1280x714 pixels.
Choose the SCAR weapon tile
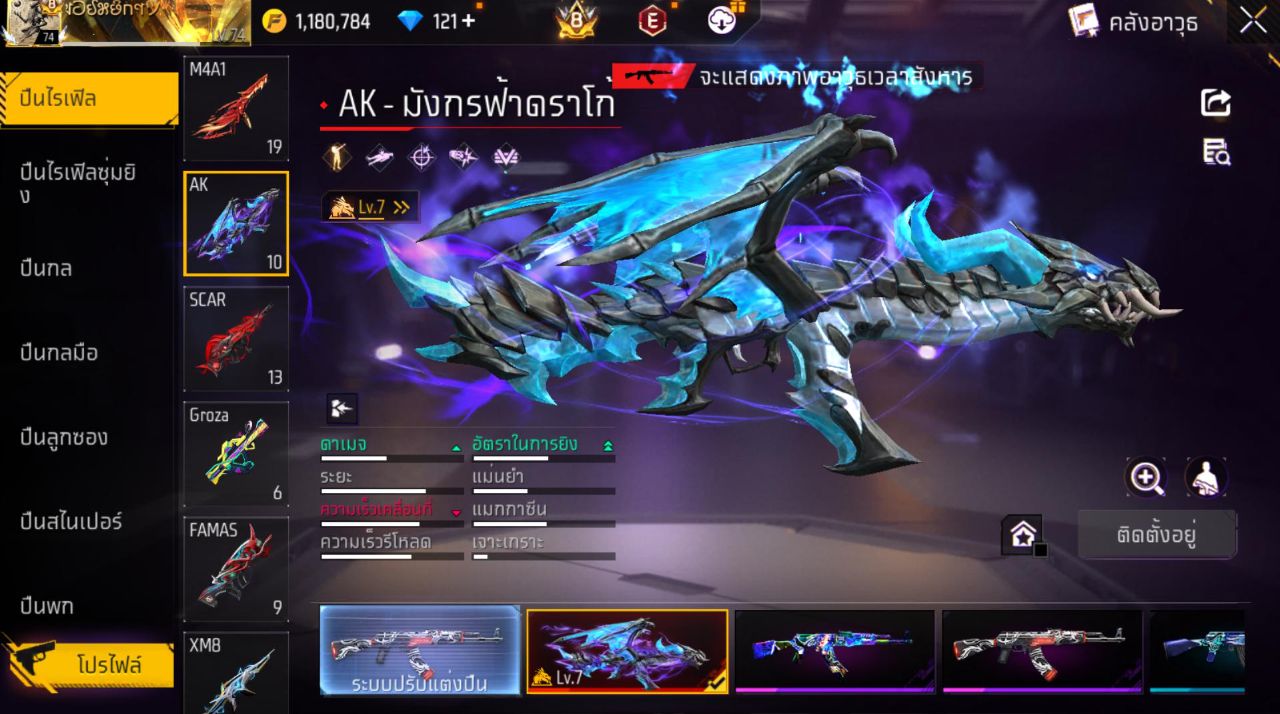[236, 339]
